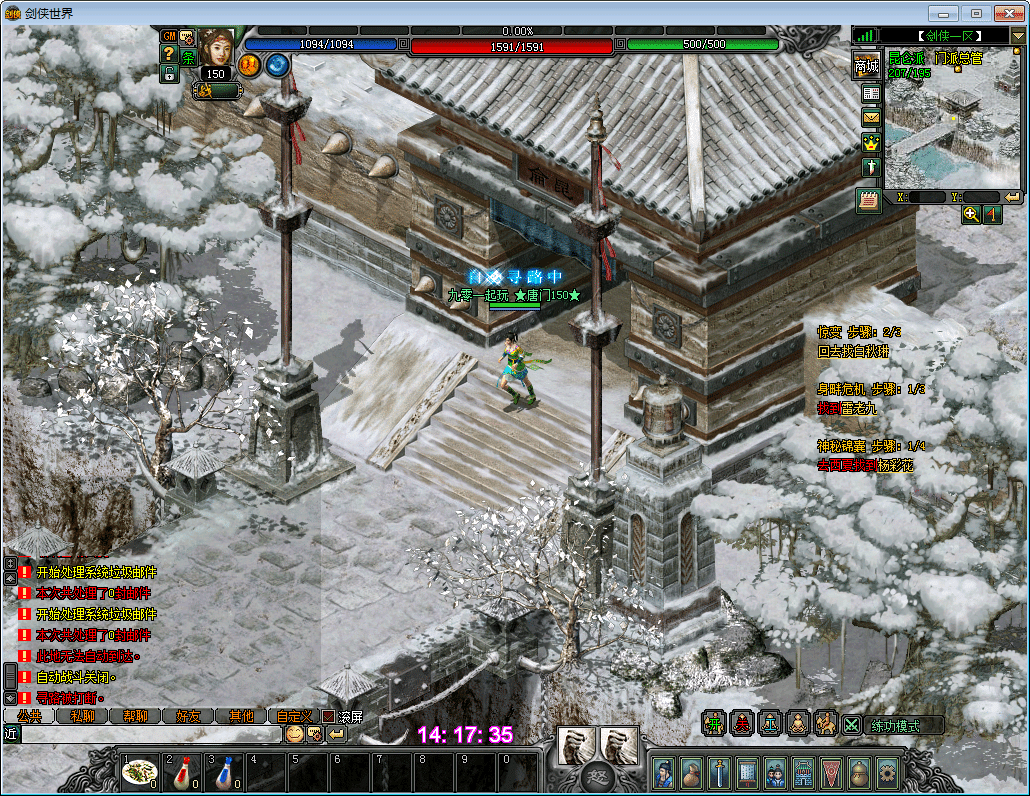Open the 自定义 chat tab
Image resolution: width=1030 pixels, height=796 pixels.
[x=294, y=716]
